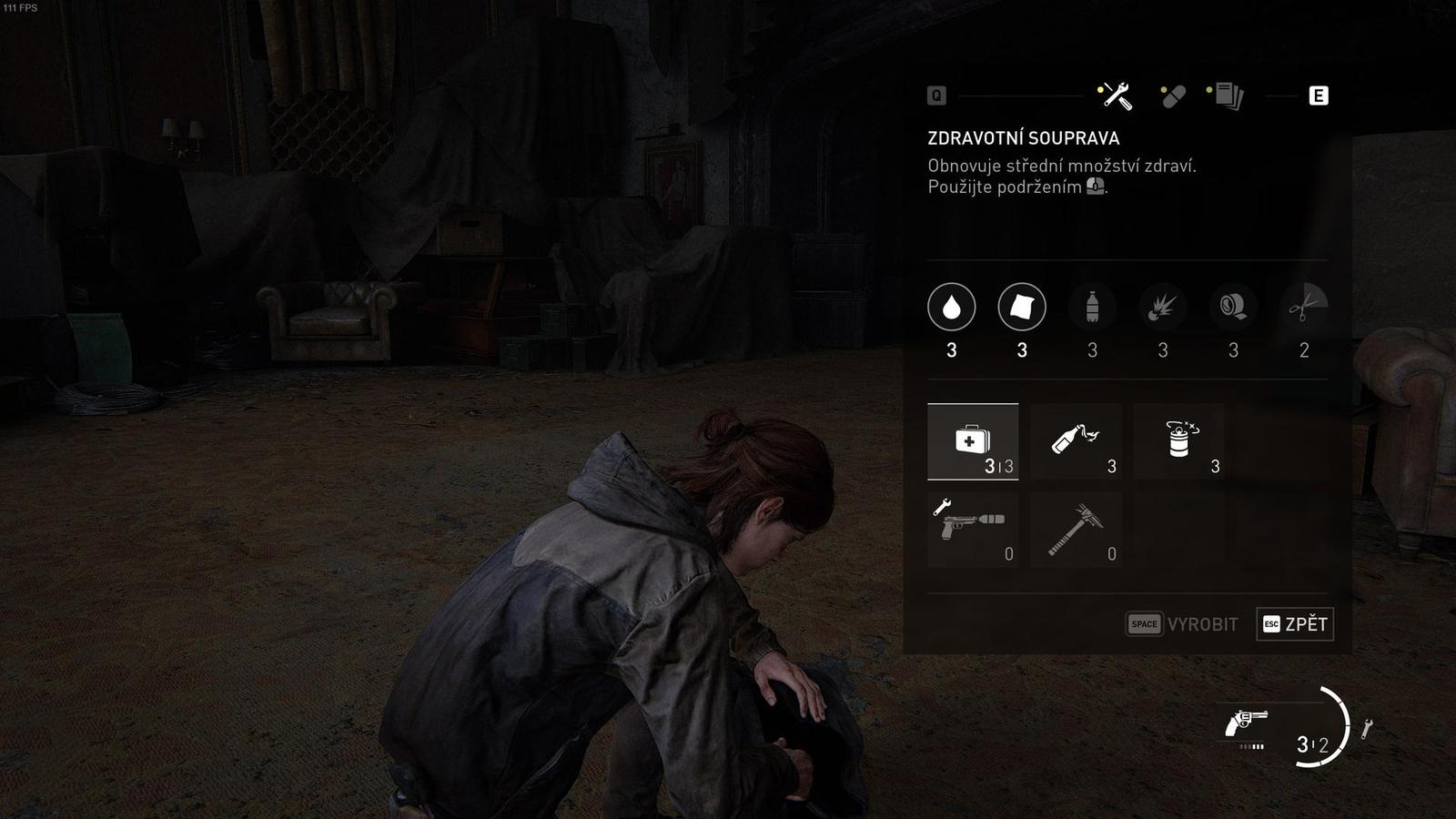
Task: Choose the melee weapon upgrade slot
Action: (1076, 530)
